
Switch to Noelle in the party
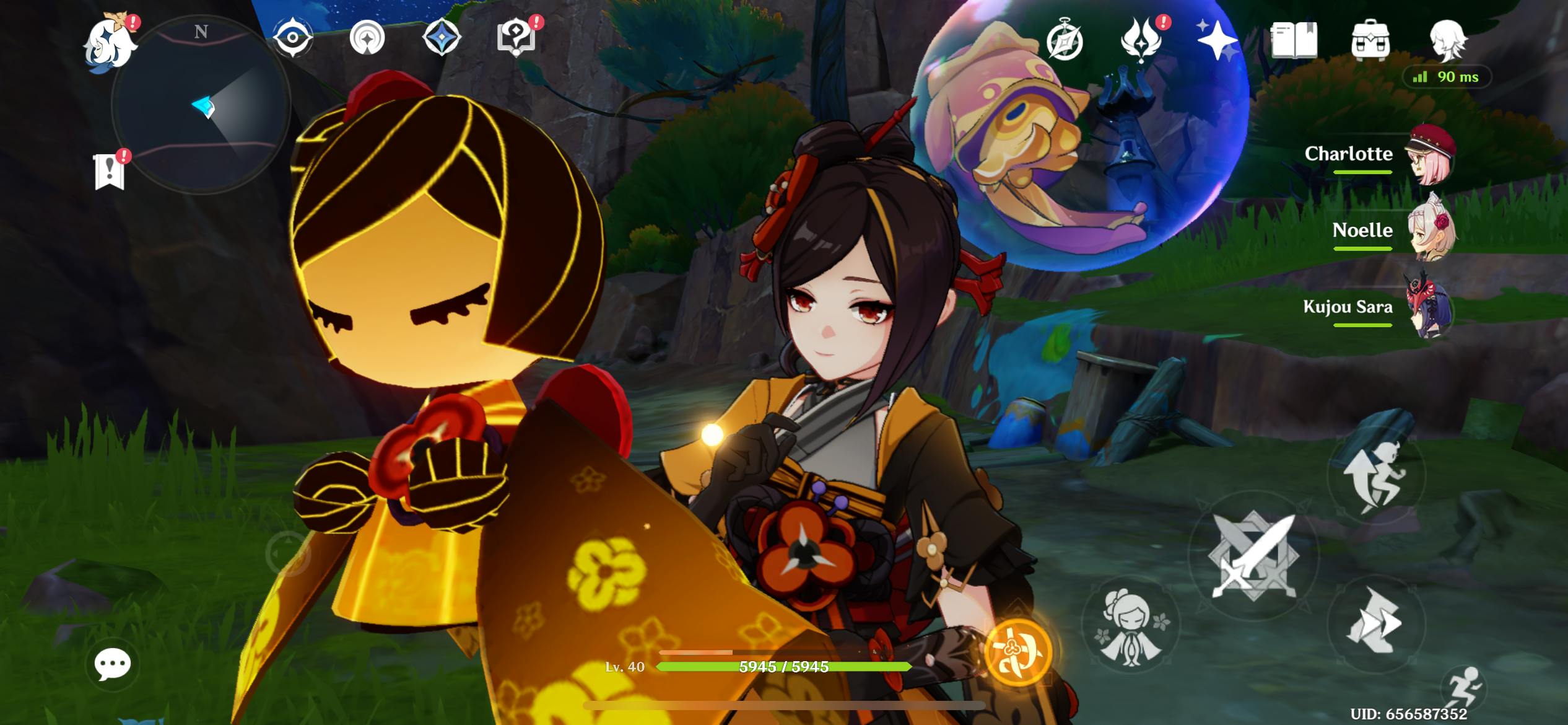coord(1429,231)
